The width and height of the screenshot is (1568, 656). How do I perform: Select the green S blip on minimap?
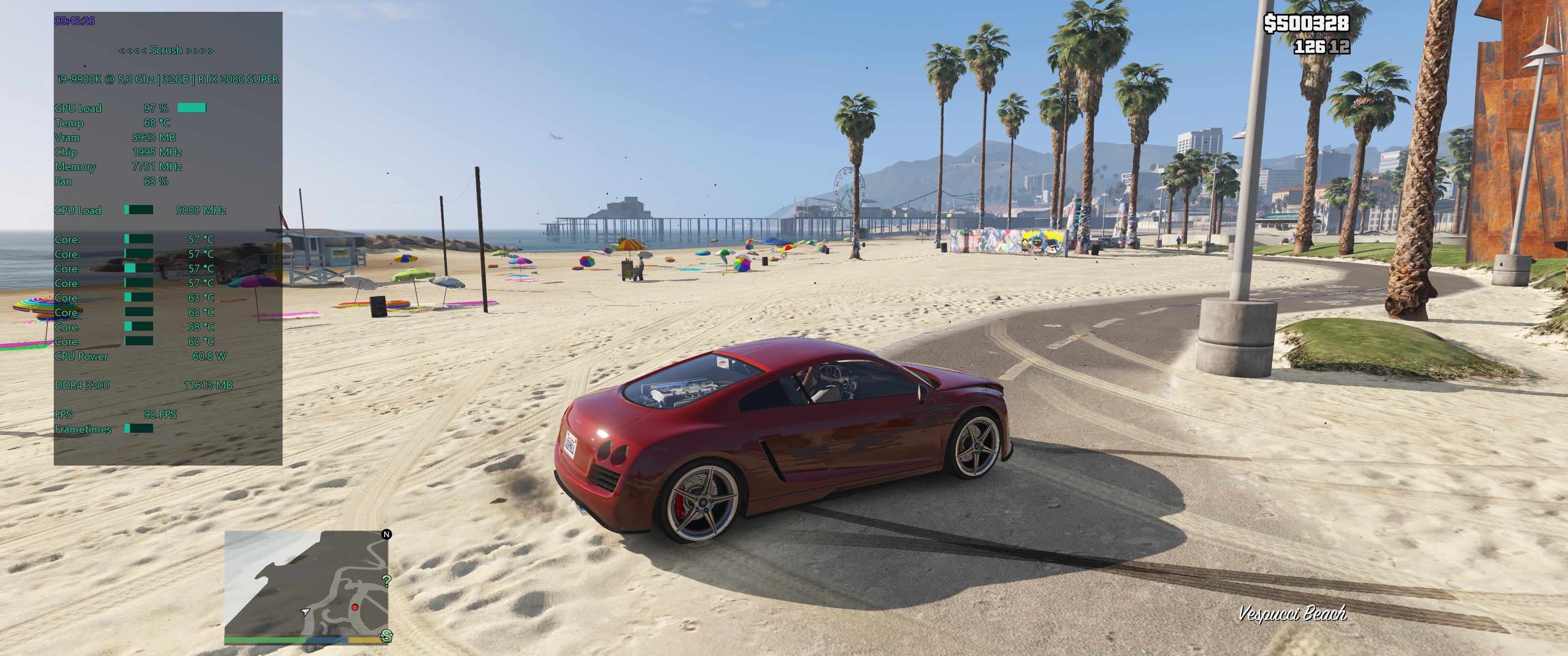(386, 636)
